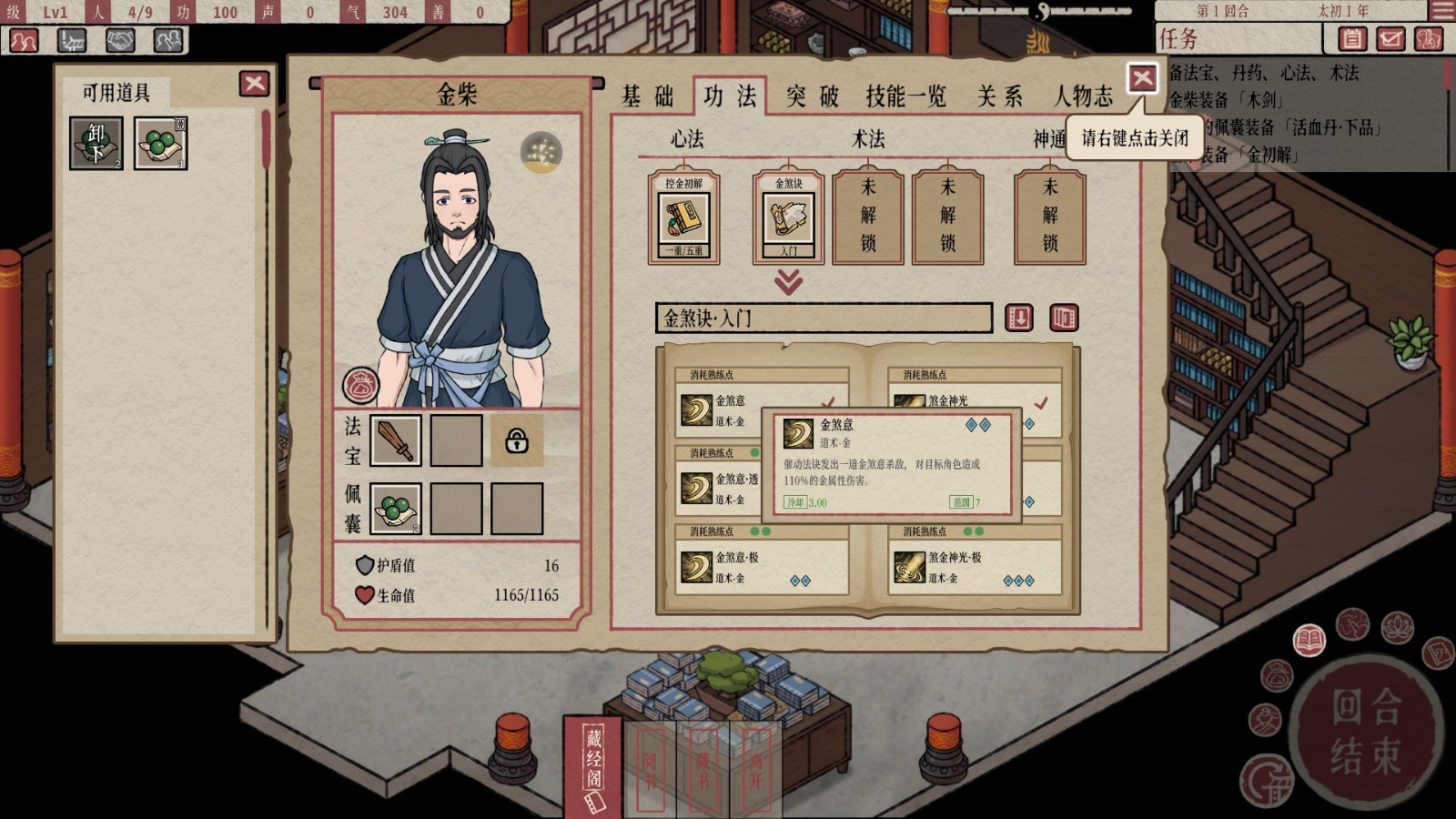Switch to the 基础 tab
This screenshot has height=819, width=1456.
point(648,96)
